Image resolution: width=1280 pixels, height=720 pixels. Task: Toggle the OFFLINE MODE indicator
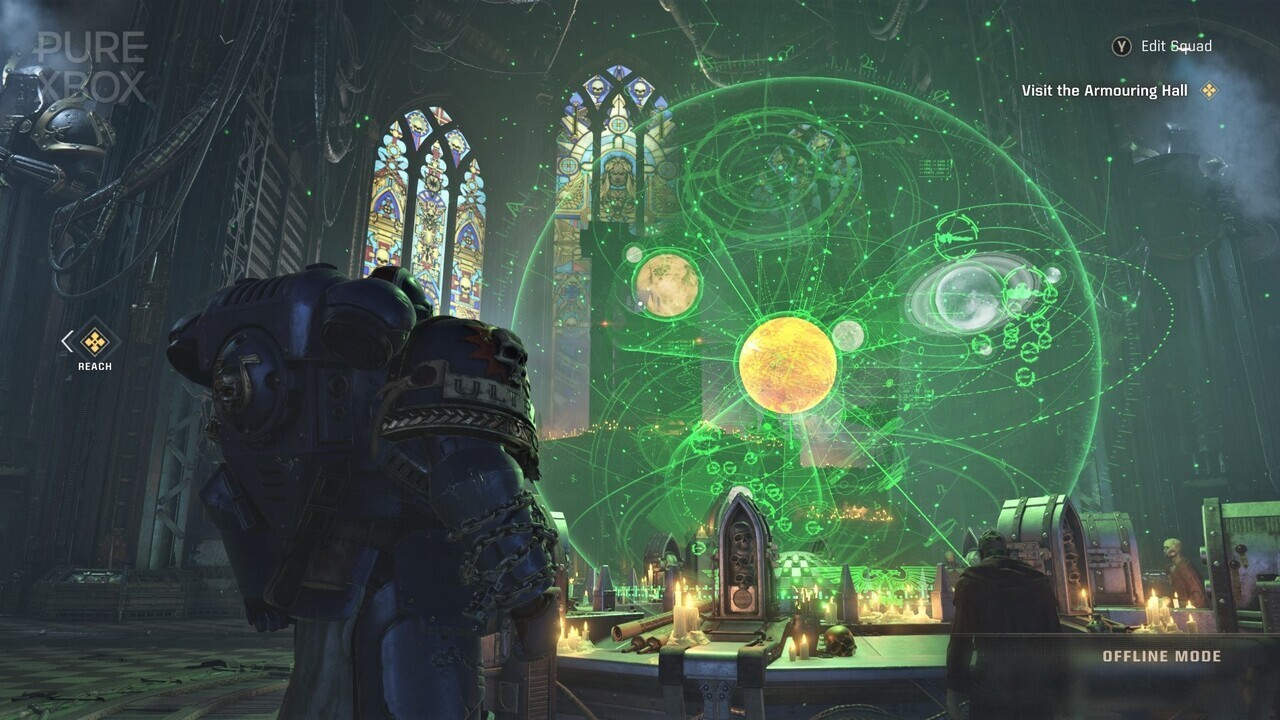[x=1160, y=657]
